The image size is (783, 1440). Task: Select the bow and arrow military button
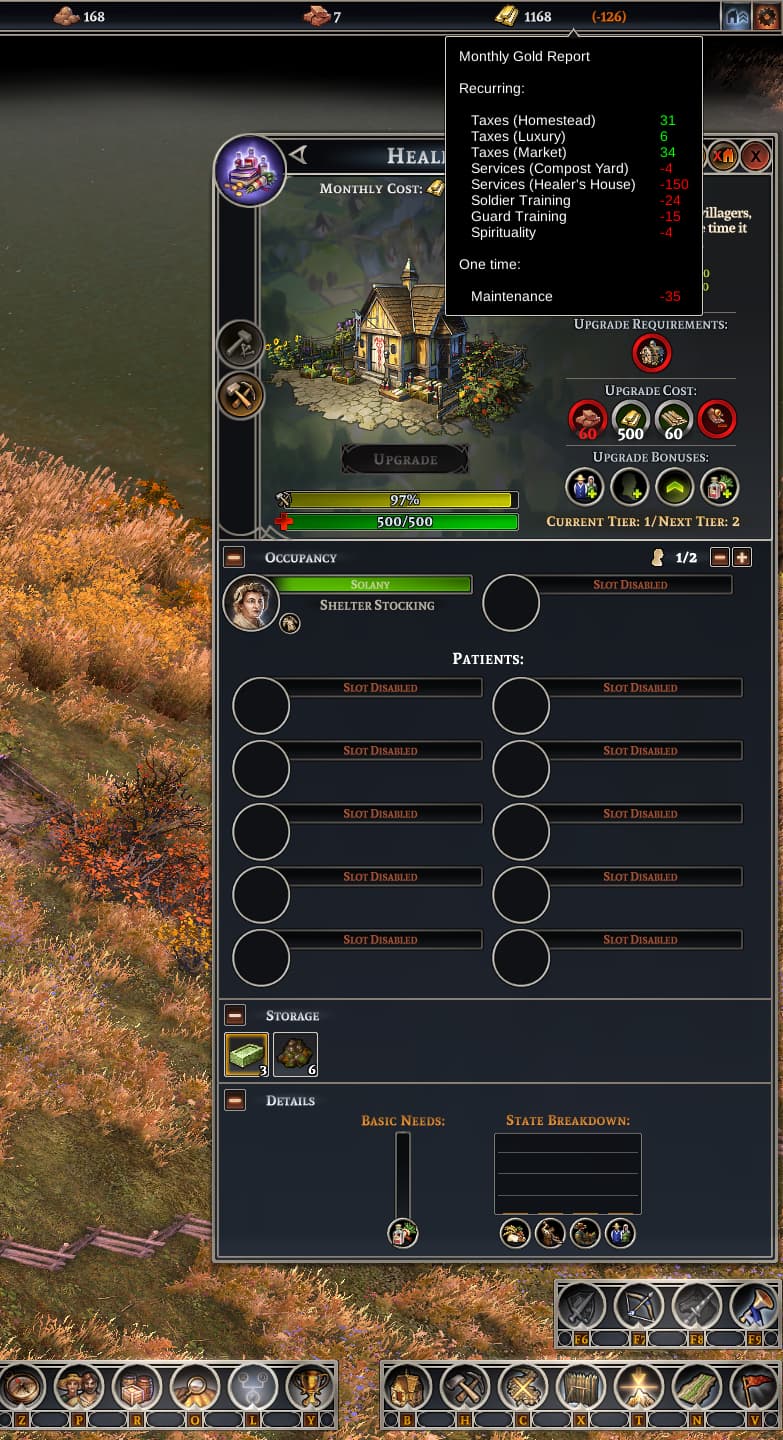pos(638,1306)
